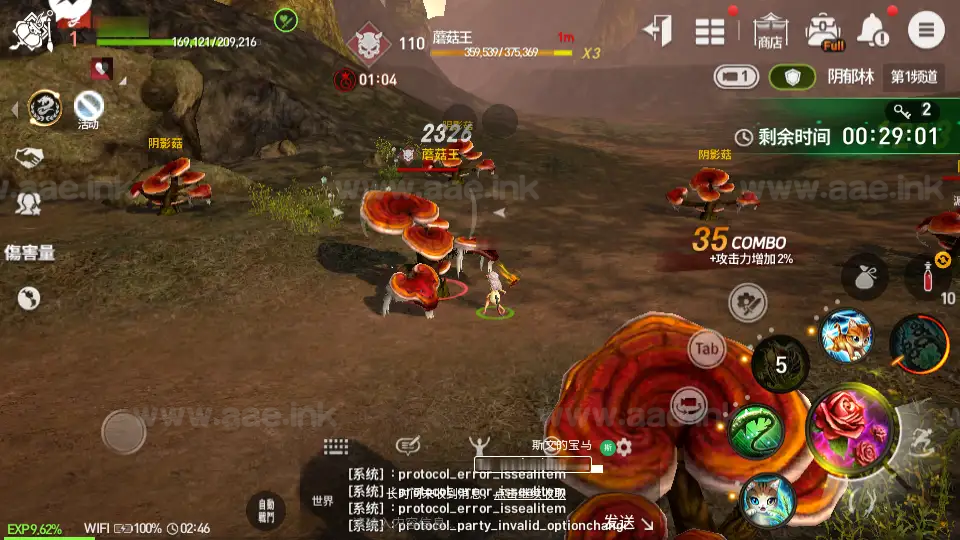Leave the dungeon via the exit door icon

pyautogui.click(x=657, y=30)
